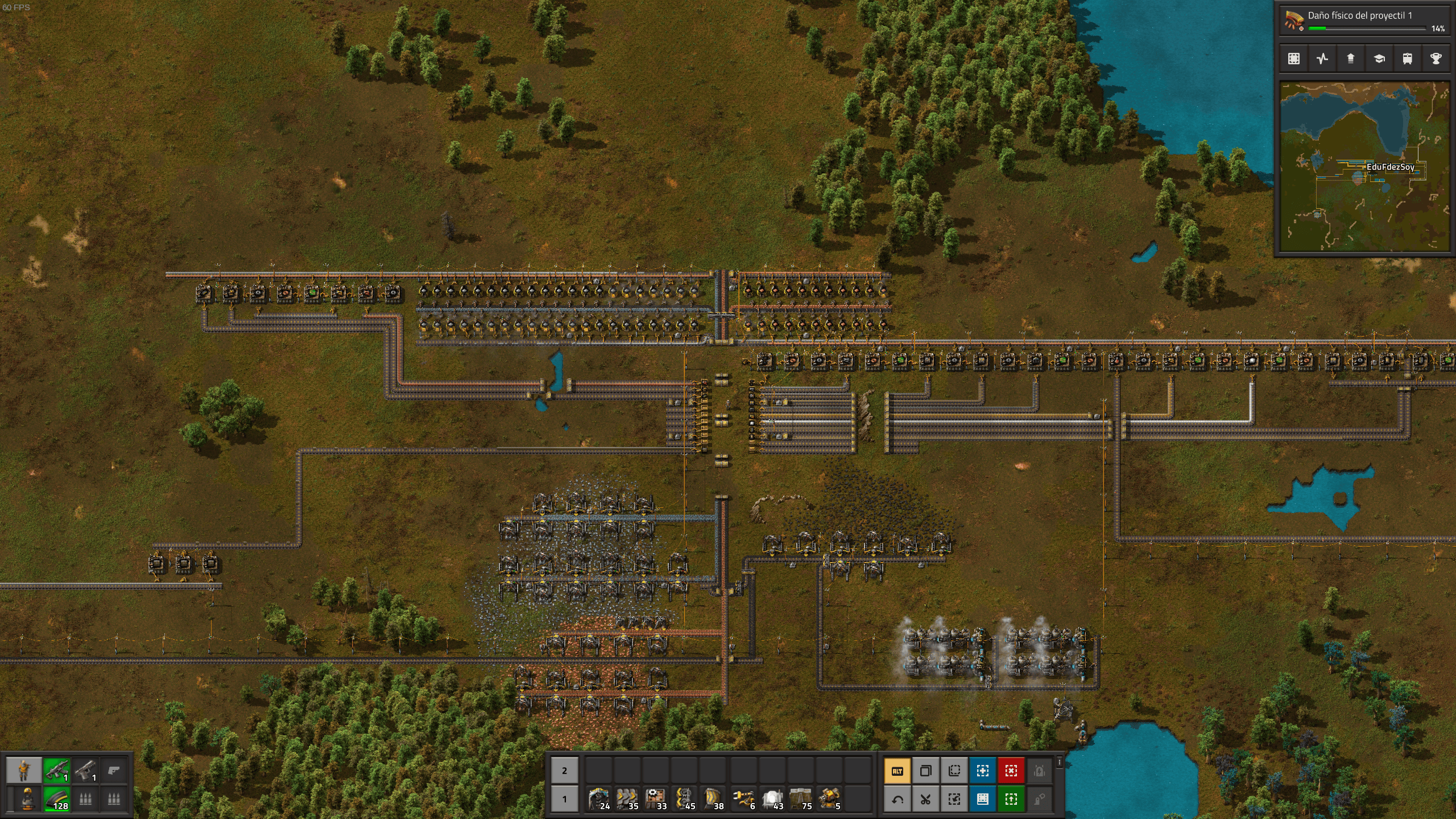Click the armor equipment slot
The image size is (1456, 819).
tap(27, 799)
